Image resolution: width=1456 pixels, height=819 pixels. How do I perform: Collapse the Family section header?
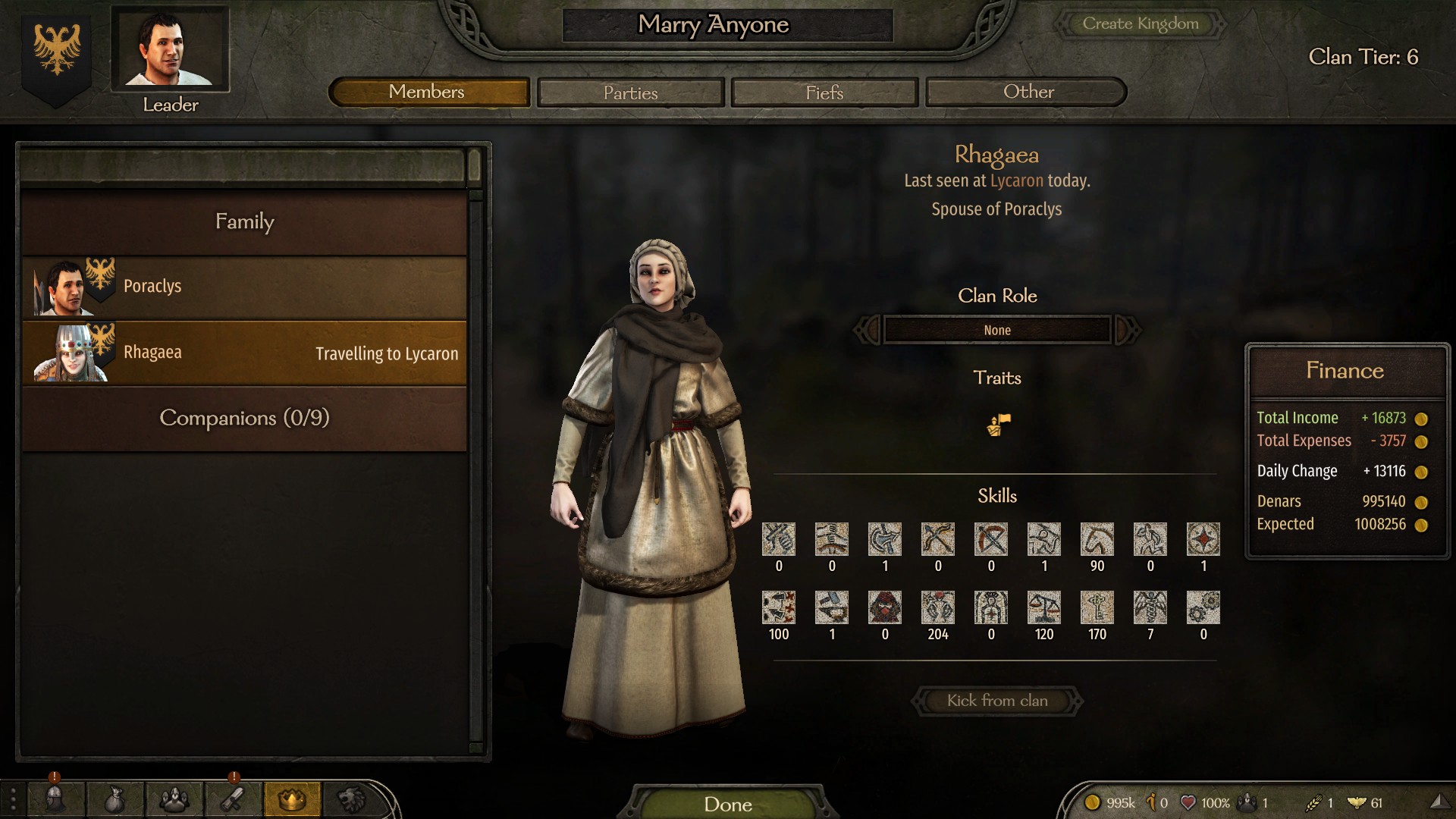244,221
